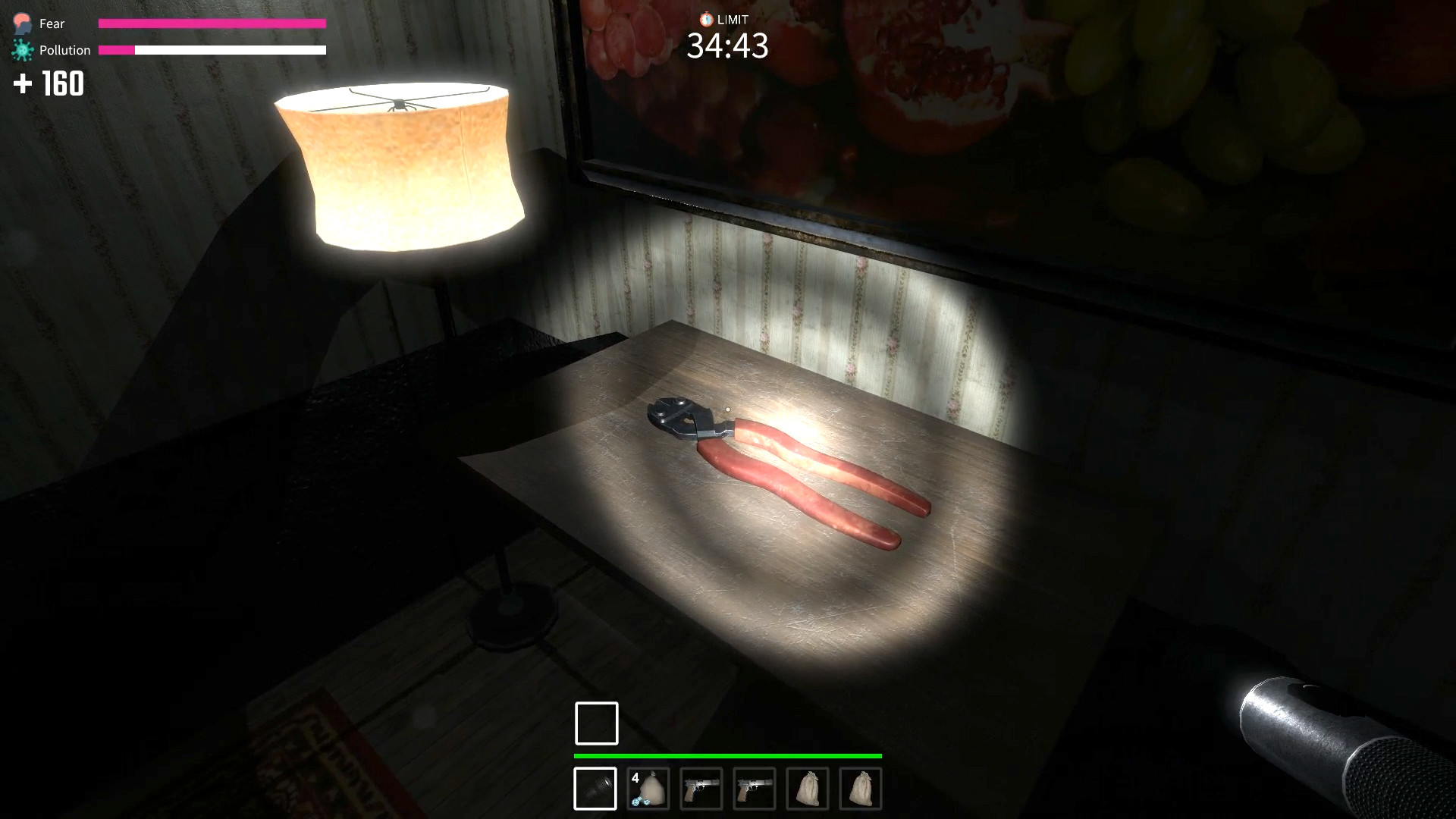Equip the first pistol from the hotbar
Image resolution: width=1456 pixels, height=819 pixels.
(702, 789)
